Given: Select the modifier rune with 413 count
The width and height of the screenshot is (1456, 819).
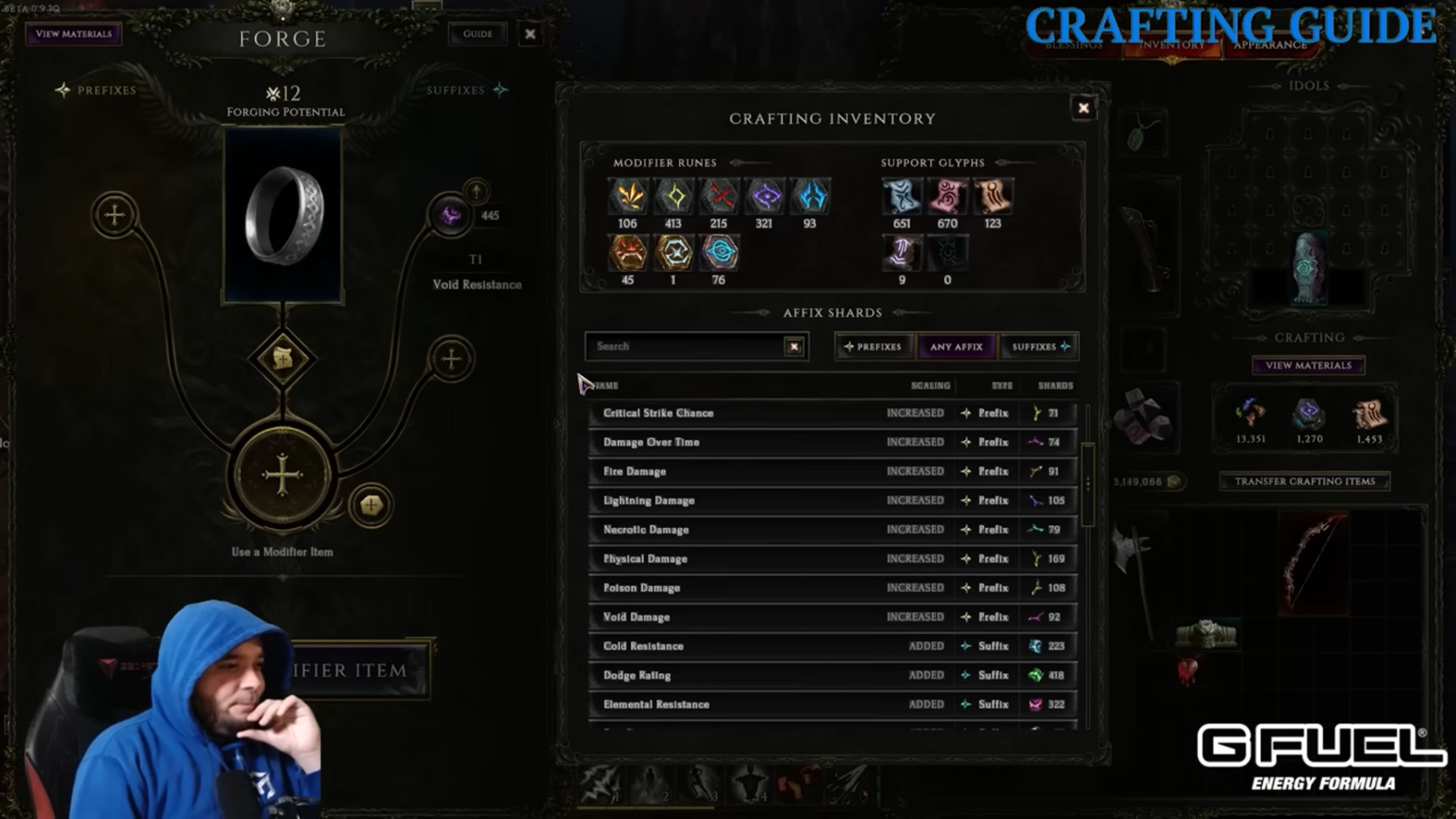Looking at the screenshot, I should coord(674,196).
